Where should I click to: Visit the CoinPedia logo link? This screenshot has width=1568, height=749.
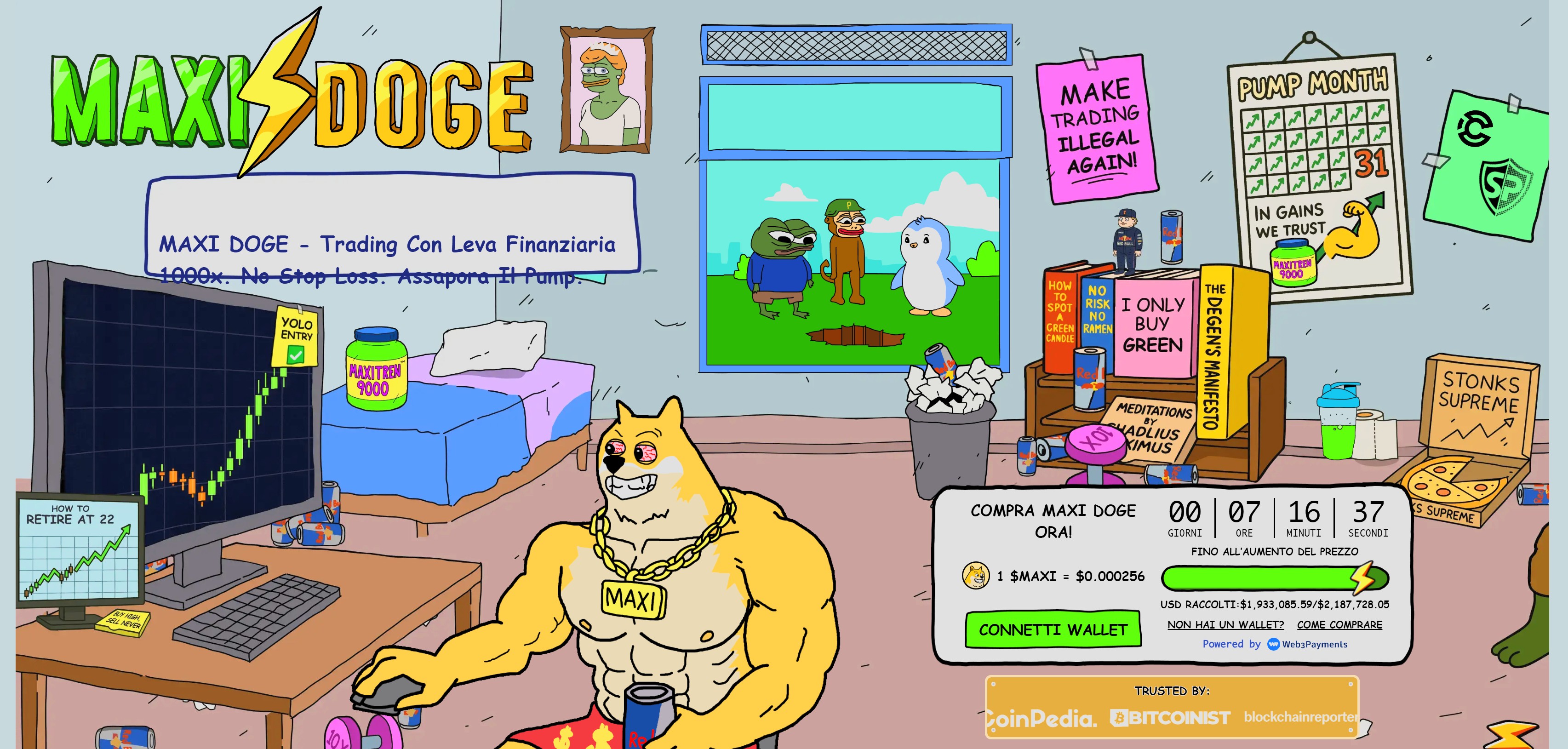click(1042, 719)
